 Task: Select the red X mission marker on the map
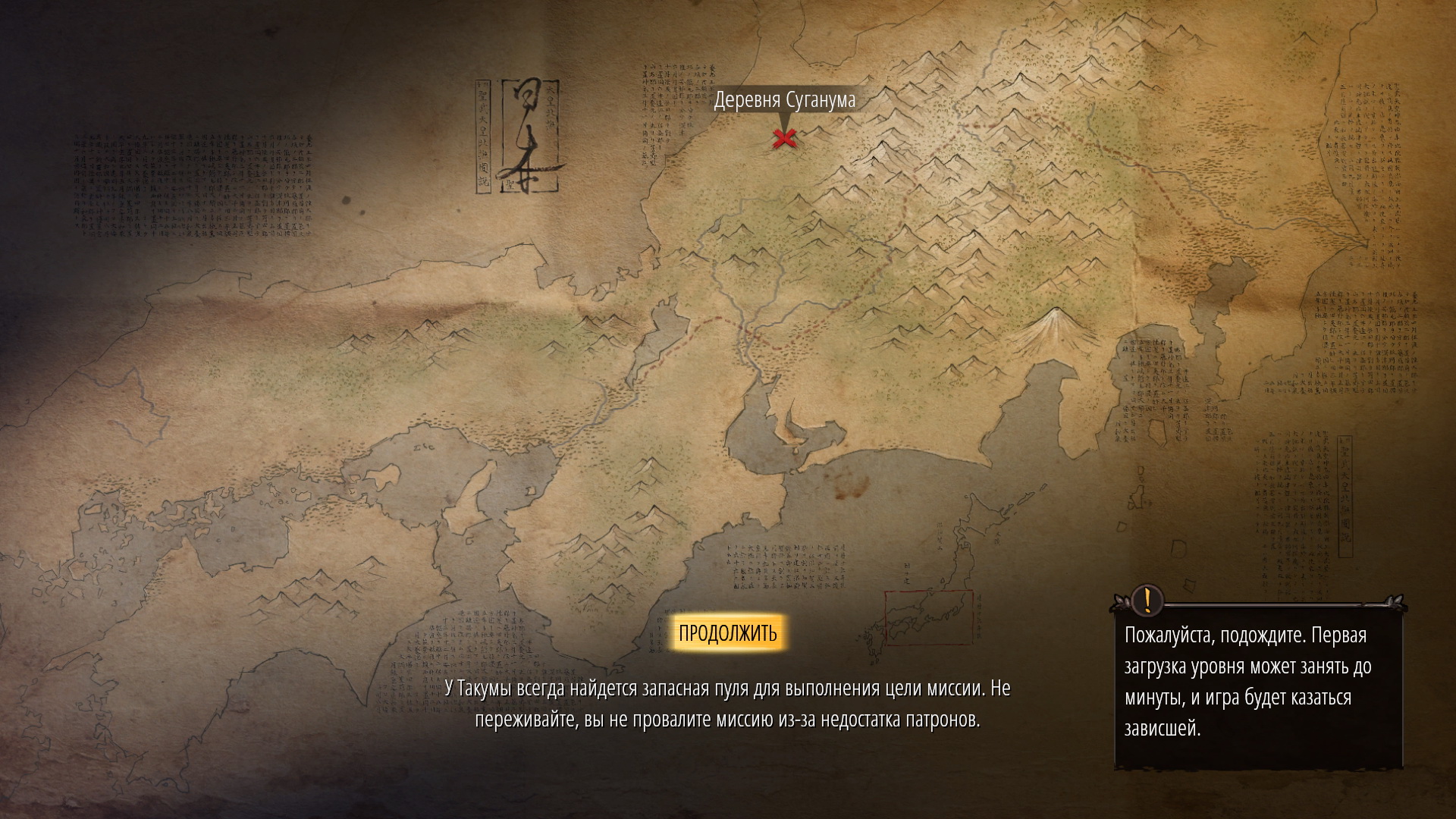click(784, 139)
